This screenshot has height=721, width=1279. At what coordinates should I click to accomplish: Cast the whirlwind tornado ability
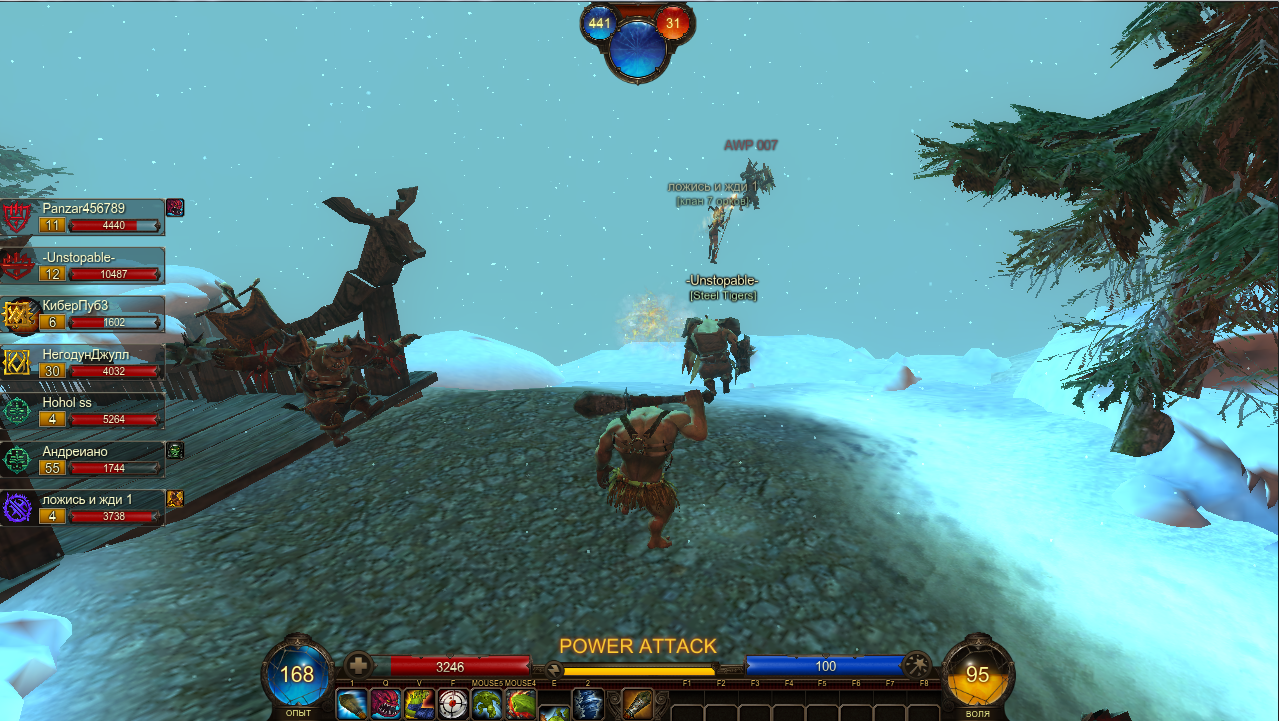[587, 704]
